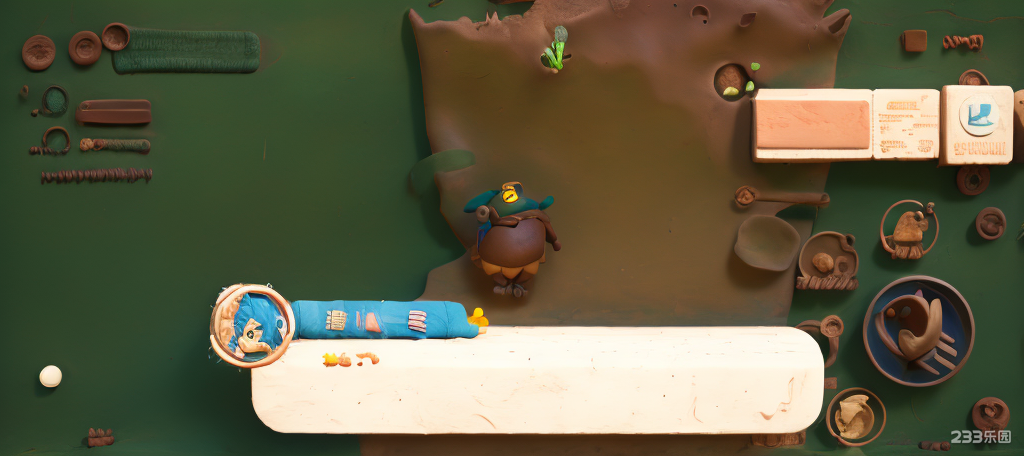1024x456 pixels.
Task: Activate the large blue round badge
Action: tap(918, 331)
